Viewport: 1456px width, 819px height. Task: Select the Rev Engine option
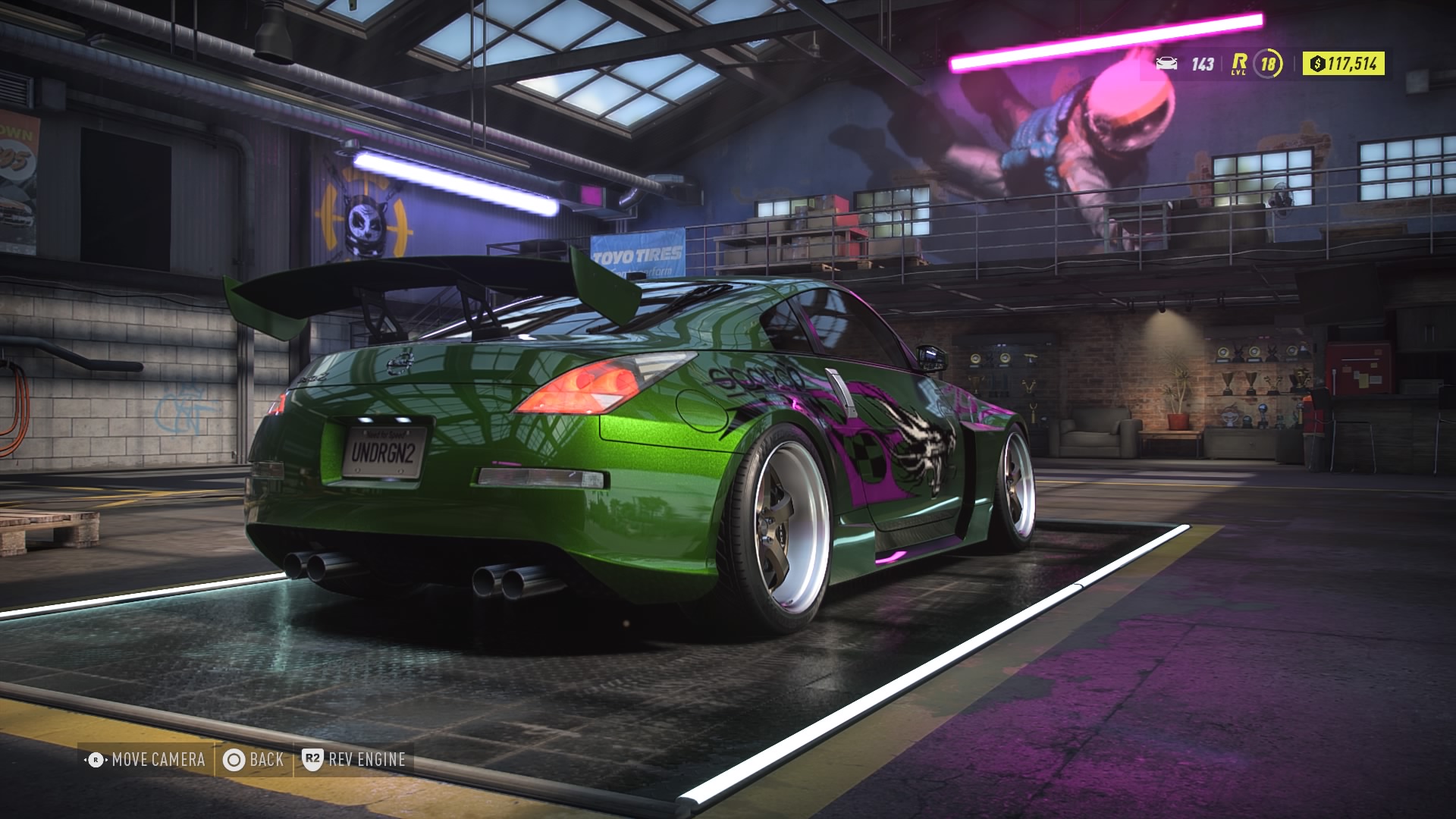click(354, 759)
